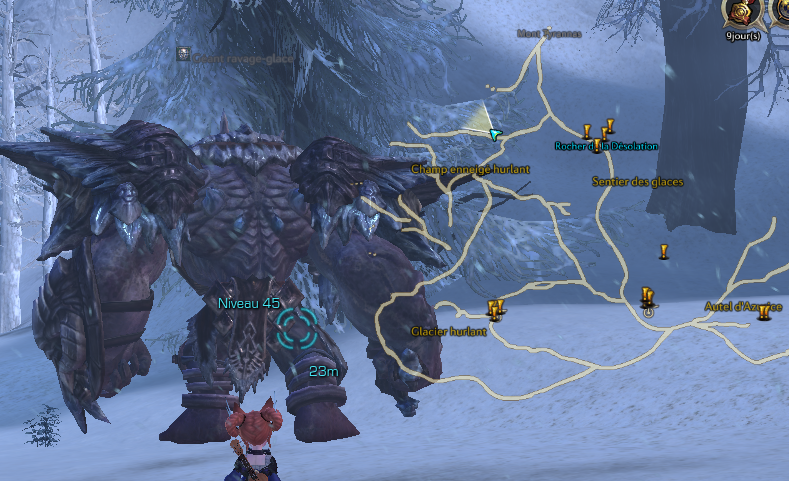Select the quest markers beside Glacier hurlant

click(x=494, y=308)
